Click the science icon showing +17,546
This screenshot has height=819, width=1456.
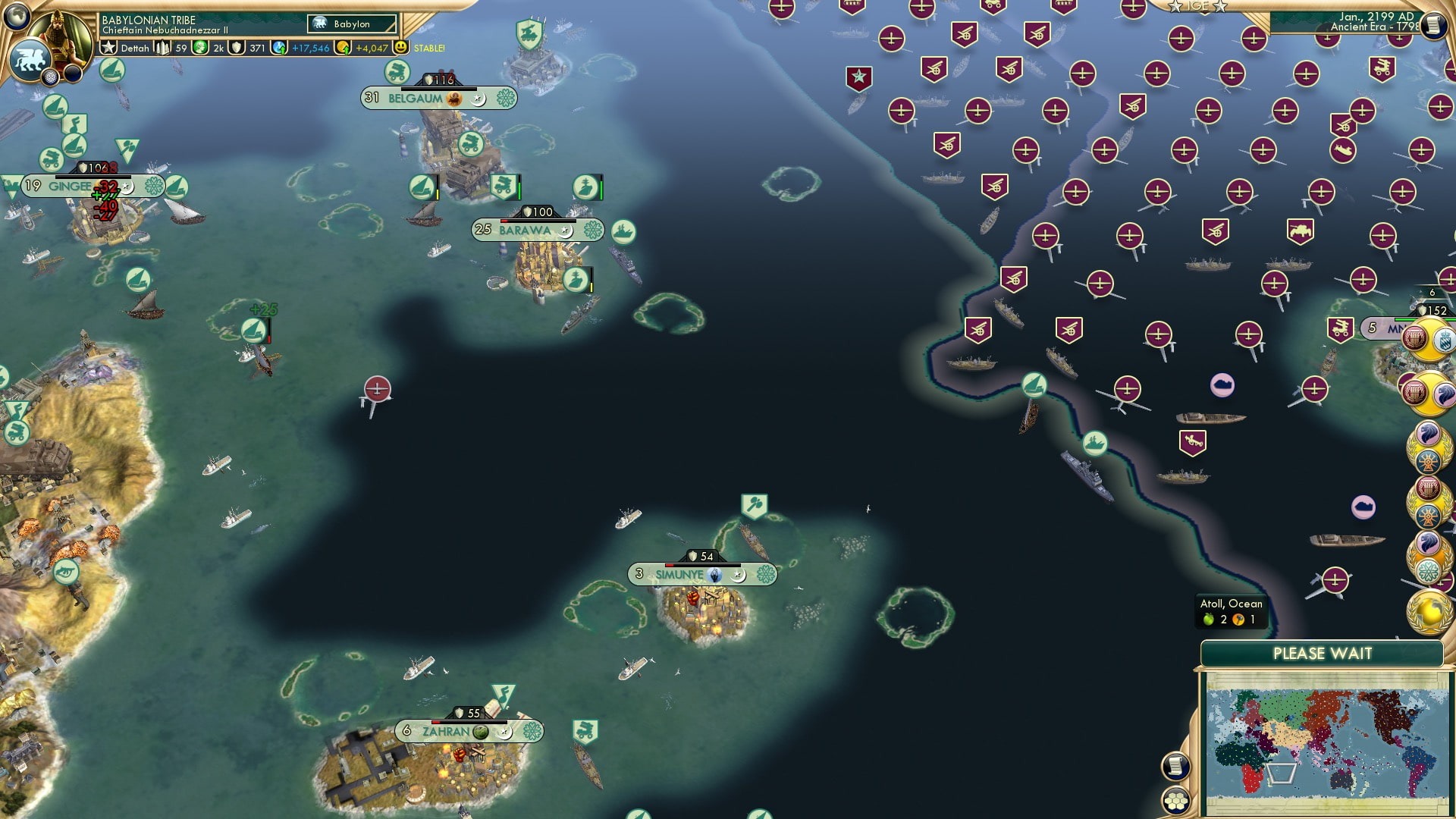point(279,48)
